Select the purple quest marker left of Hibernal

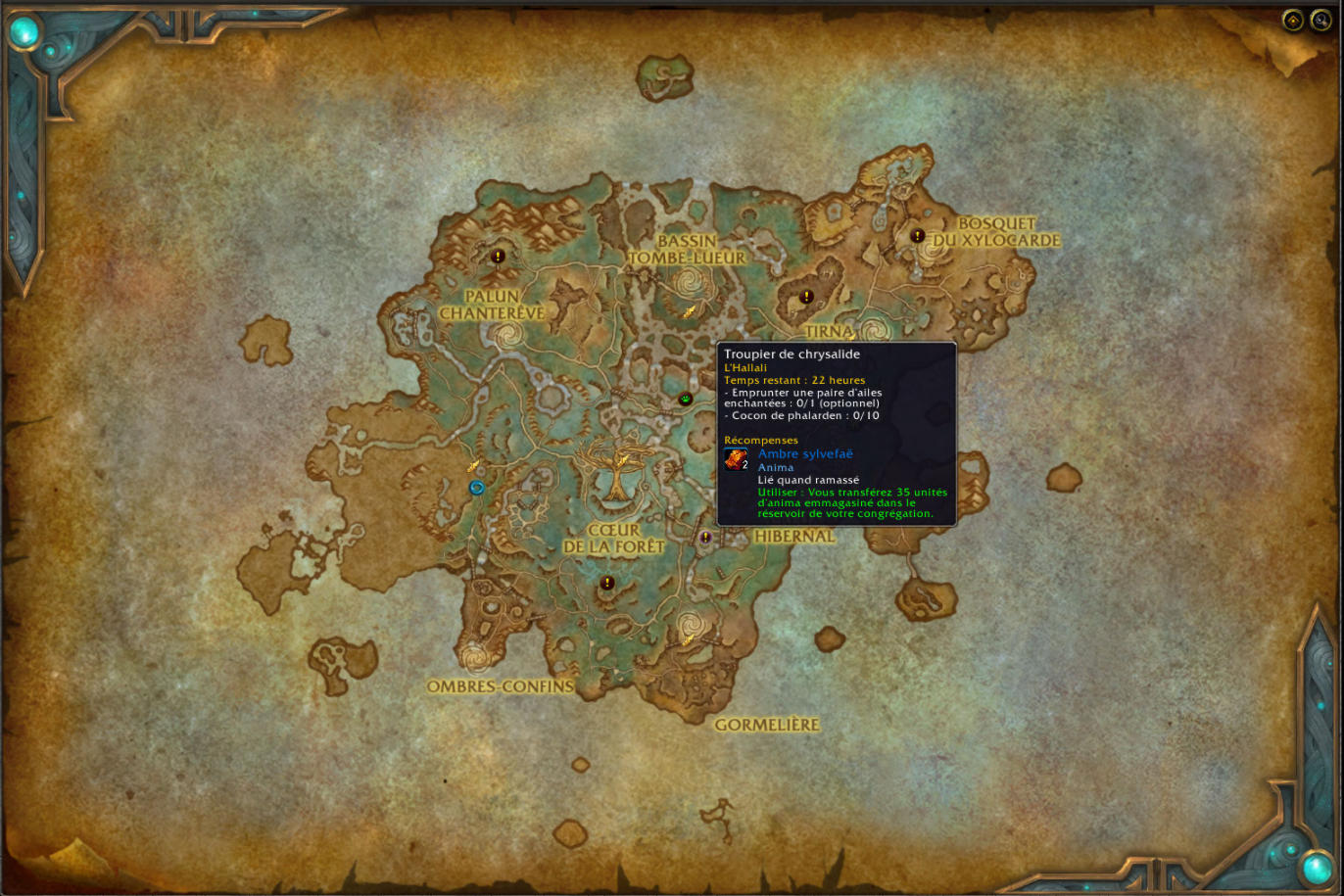705,538
